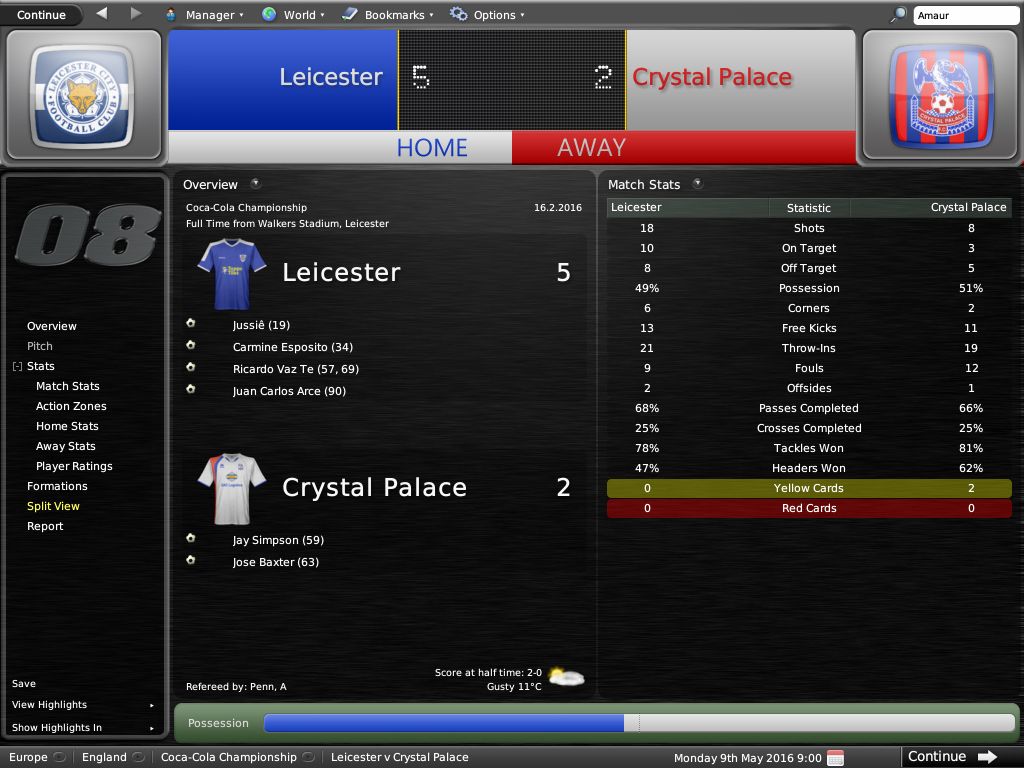Open the Bookmarks menu
The image size is (1024, 768).
point(388,15)
